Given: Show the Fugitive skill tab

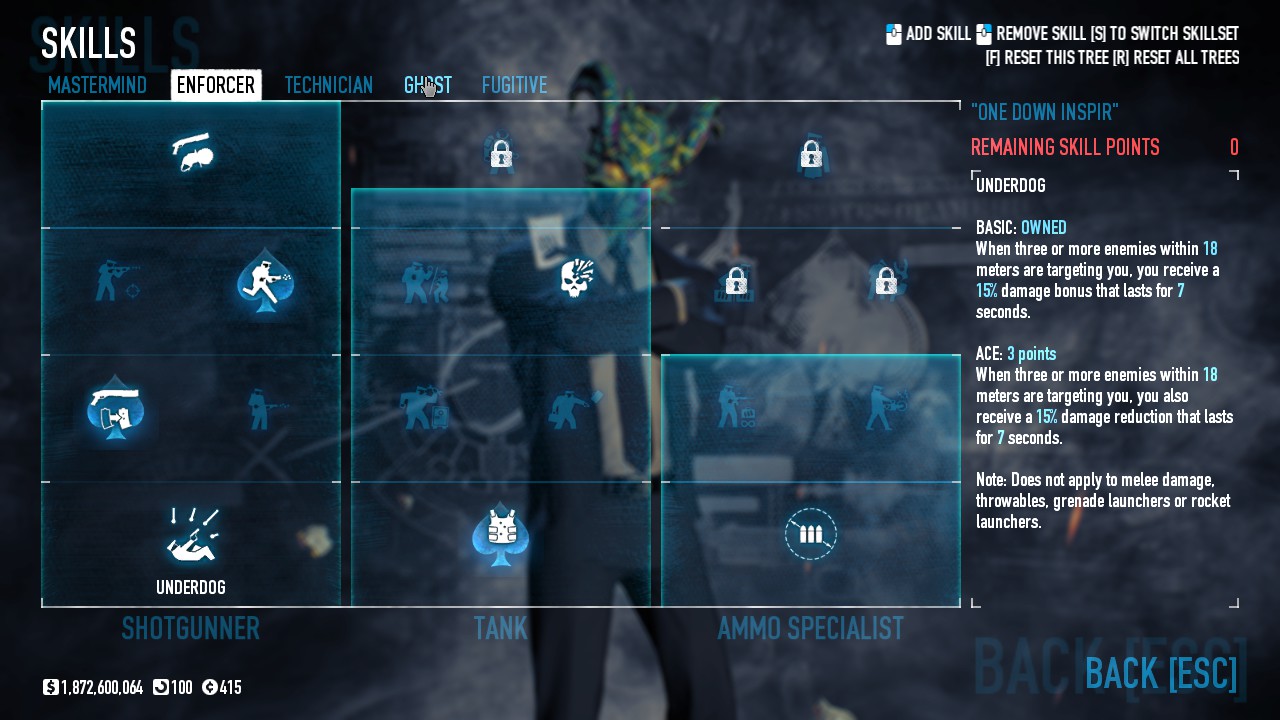Looking at the screenshot, I should coord(514,85).
